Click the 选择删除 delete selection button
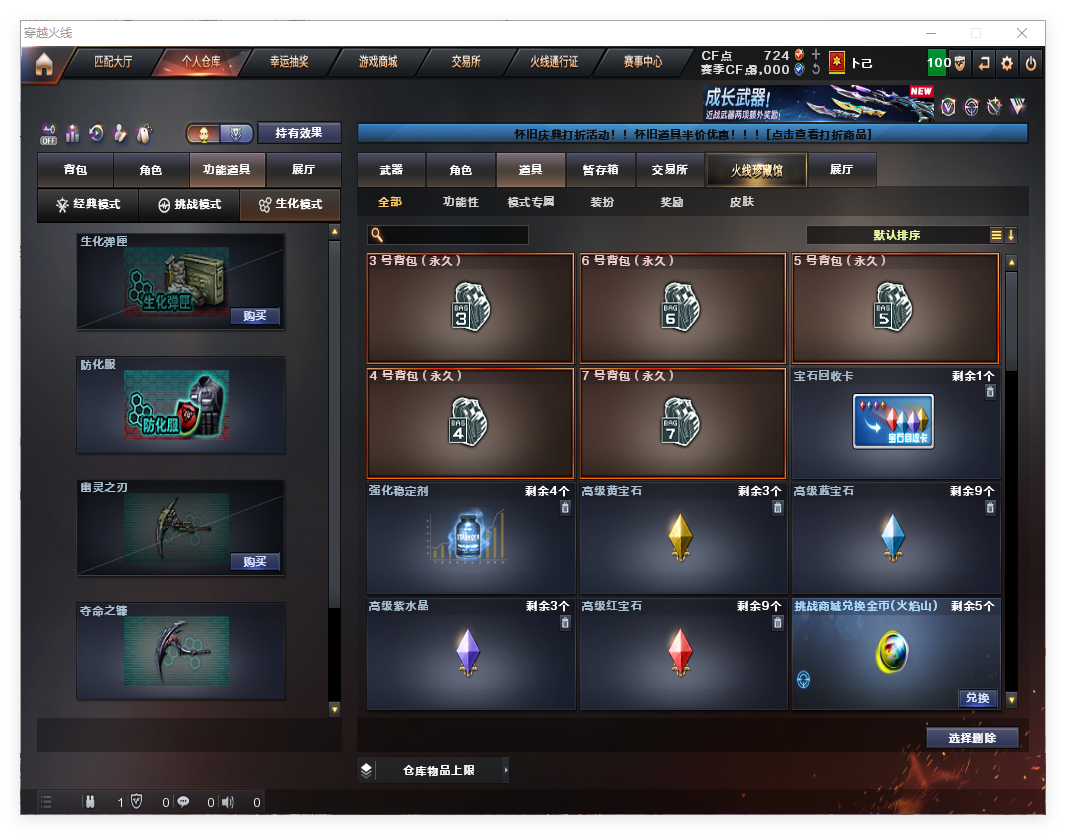Screen dimensions: 1066x835 (x=971, y=738)
